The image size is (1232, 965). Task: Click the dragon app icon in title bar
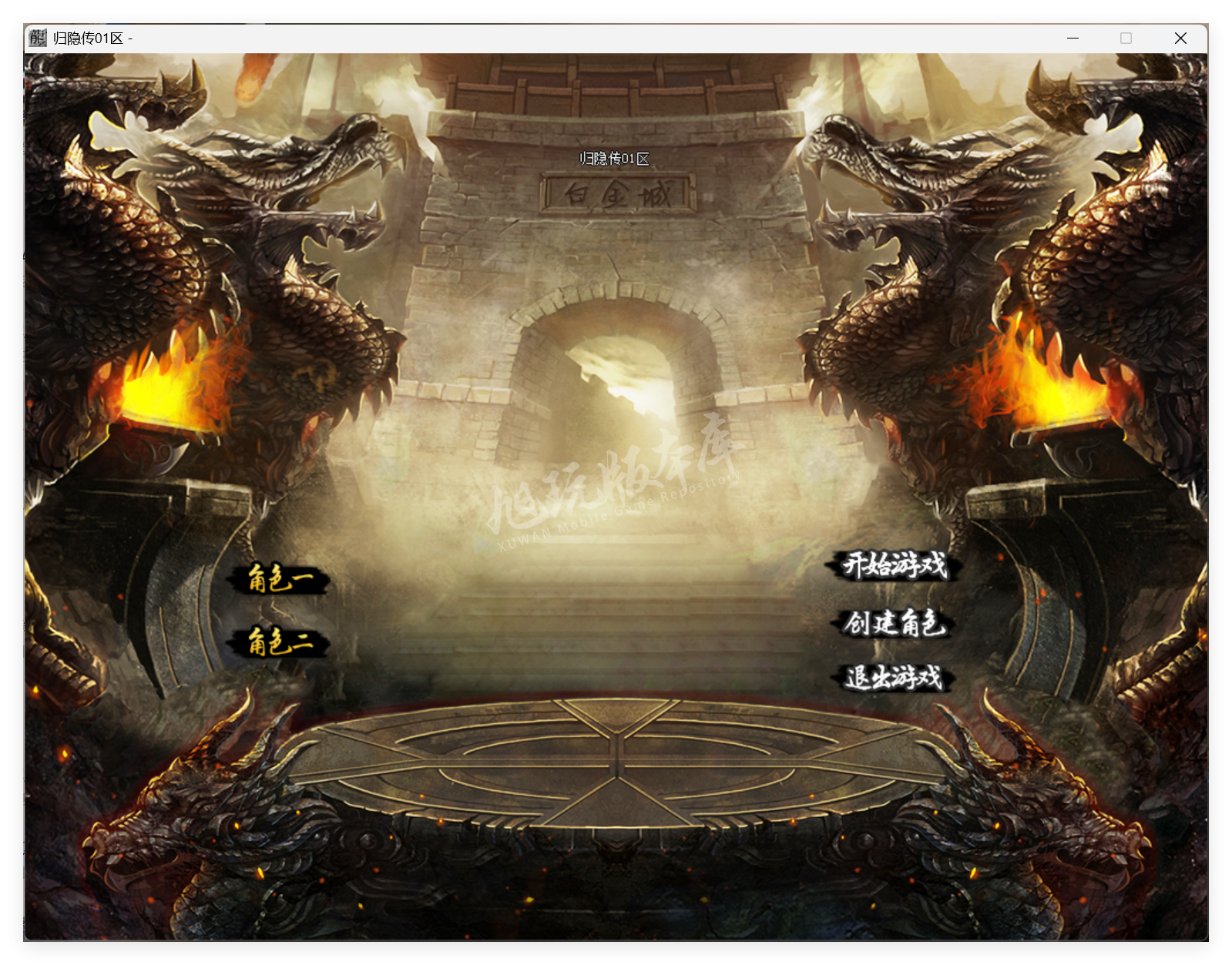coord(36,38)
